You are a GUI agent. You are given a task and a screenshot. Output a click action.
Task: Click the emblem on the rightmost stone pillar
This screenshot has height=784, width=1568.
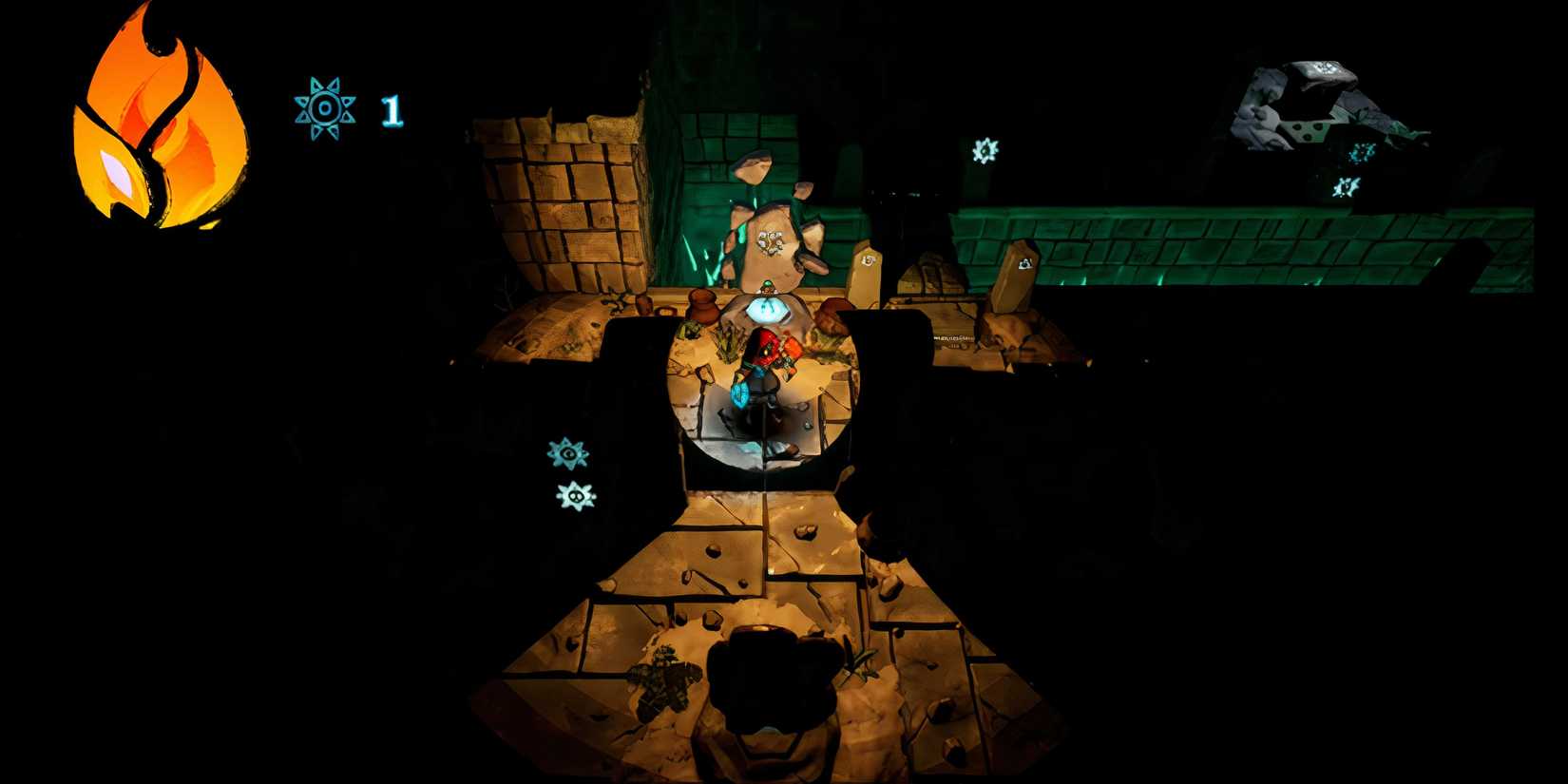[1025, 262]
